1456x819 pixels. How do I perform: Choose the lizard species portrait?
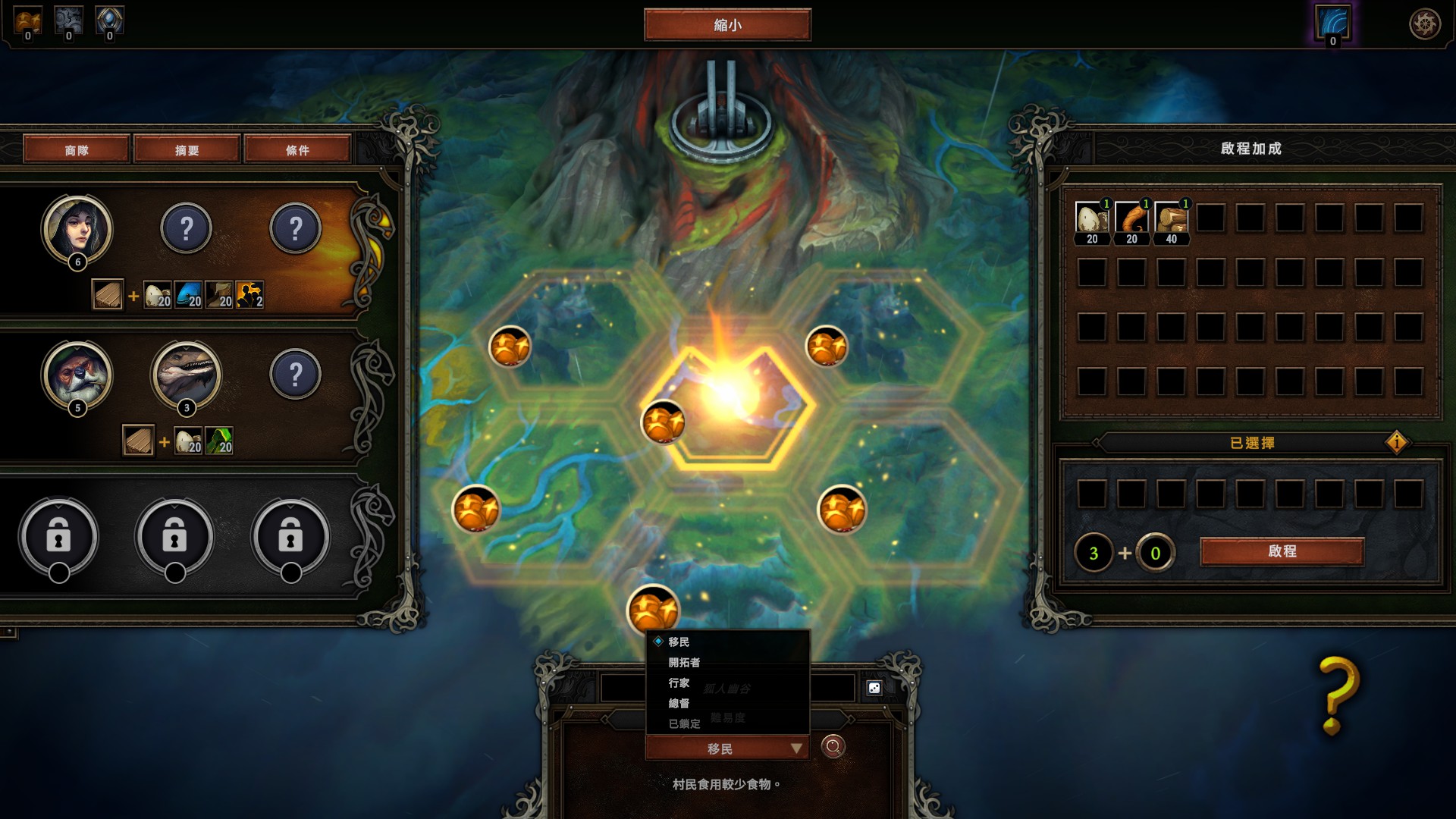click(x=187, y=374)
